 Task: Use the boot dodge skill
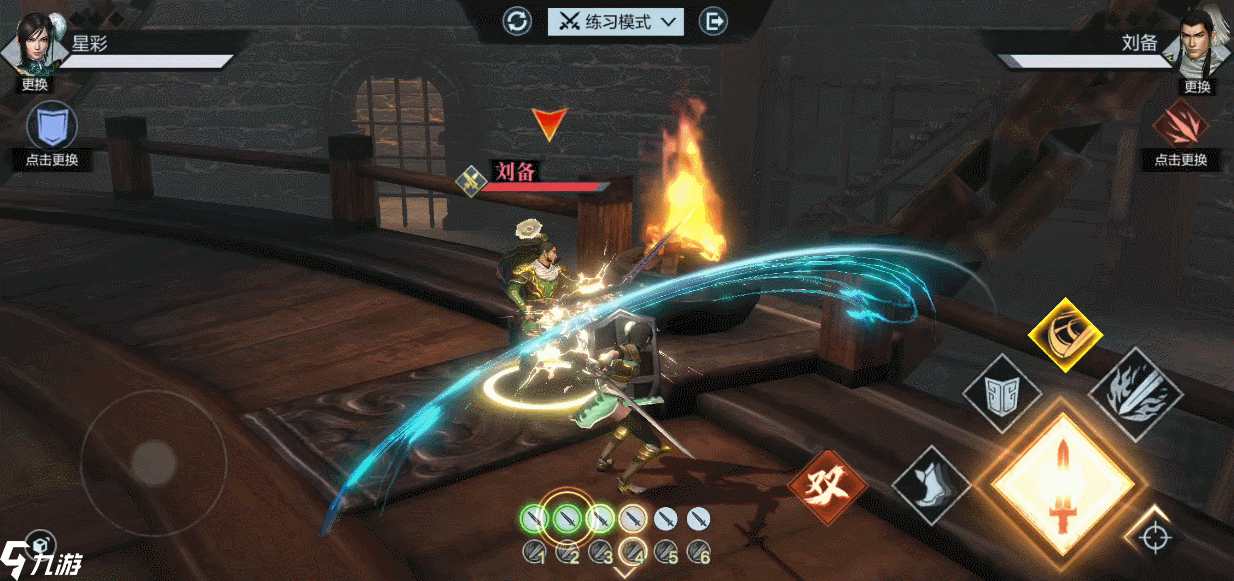pyautogui.click(x=930, y=486)
